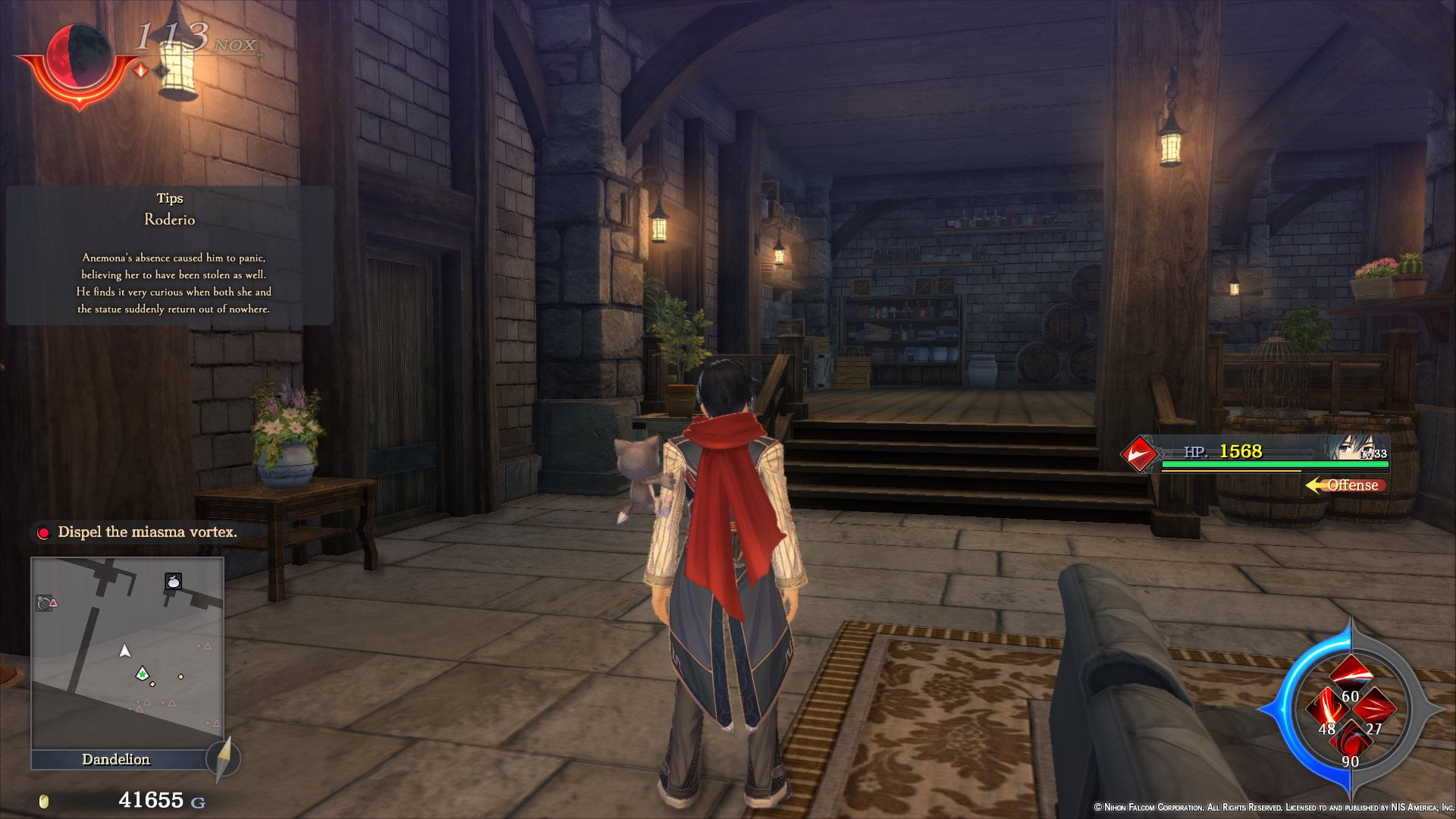Open the Roderio tips entry

[x=170, y=220]
